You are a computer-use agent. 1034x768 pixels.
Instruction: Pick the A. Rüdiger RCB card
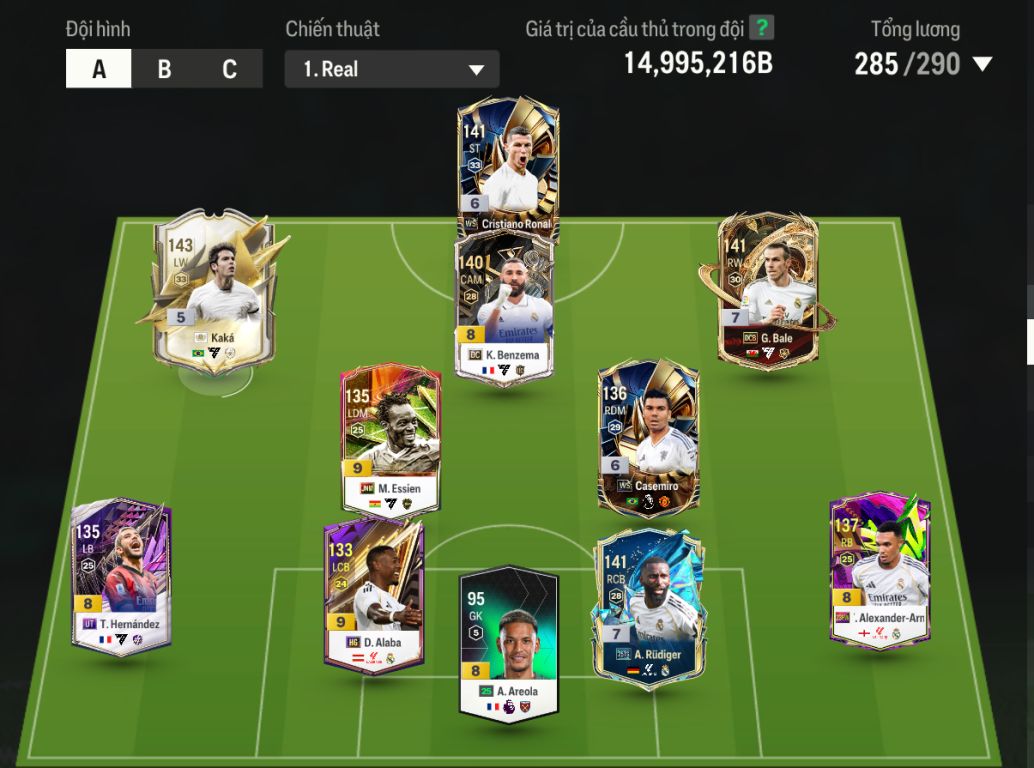point(649,605)
